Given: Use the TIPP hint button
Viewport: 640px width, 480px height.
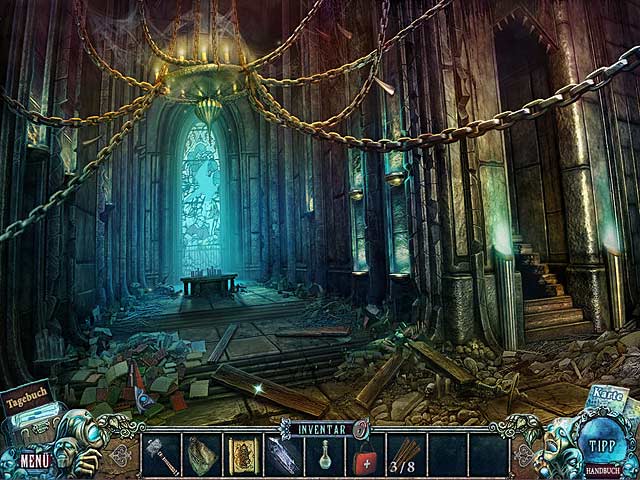Looking at the screenshot, I should point(600,444).
